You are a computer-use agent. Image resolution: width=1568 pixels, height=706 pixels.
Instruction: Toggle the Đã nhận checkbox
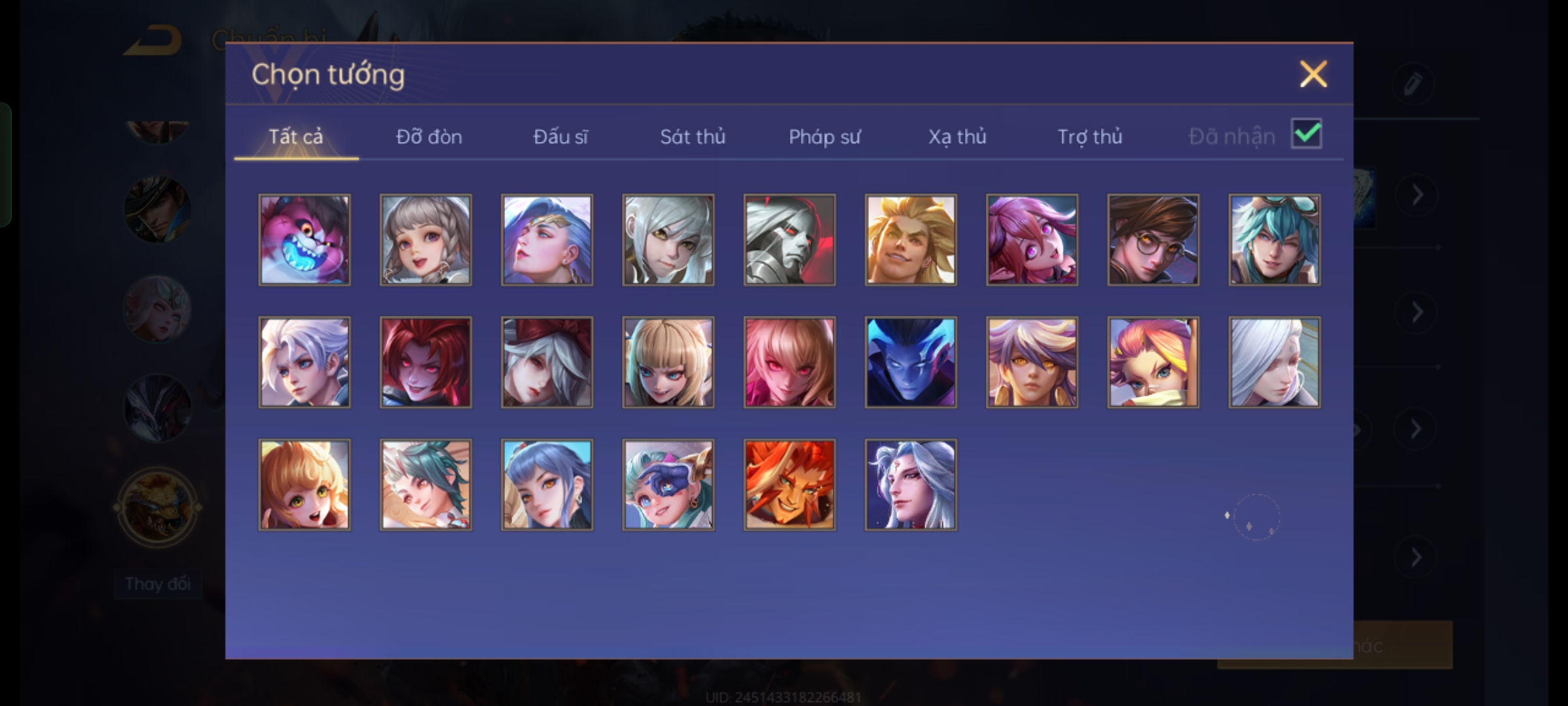pyautogui.click(x=1306, y=134)
